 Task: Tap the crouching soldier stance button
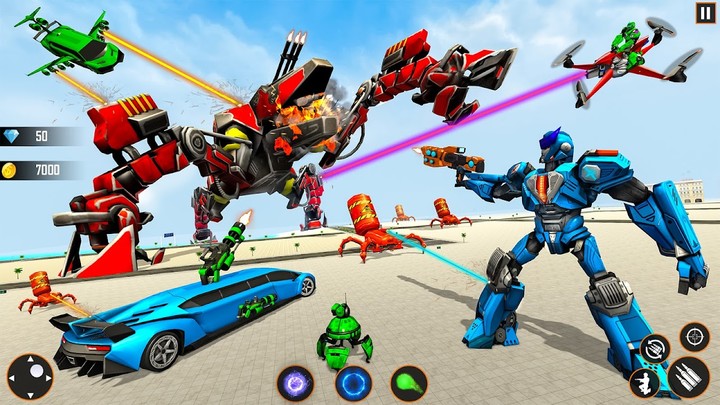643,383
